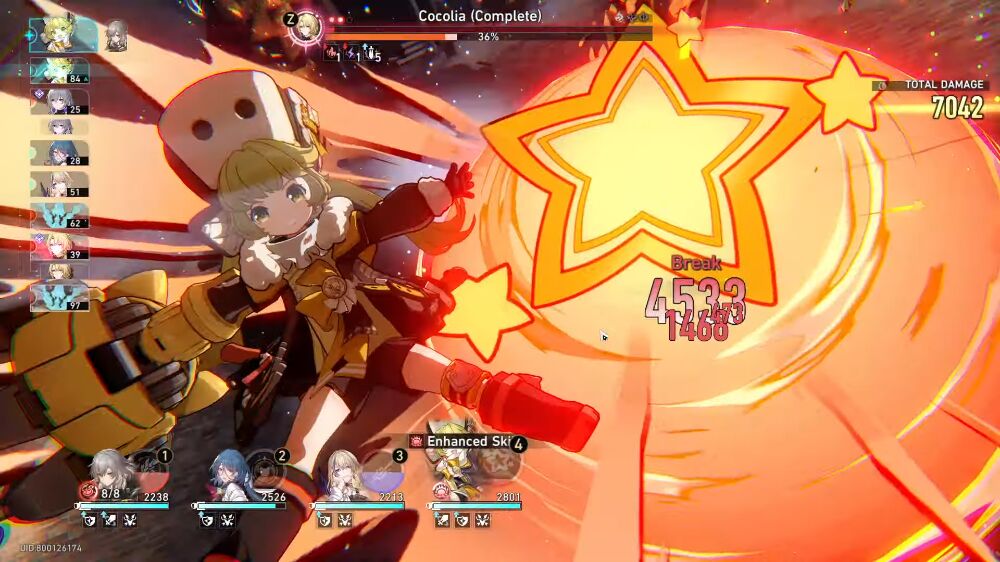The height and width of the screenshot is (562, 1000).
Task: Inspect the turn order entry showing 51
Action: (x=59, y=184)
